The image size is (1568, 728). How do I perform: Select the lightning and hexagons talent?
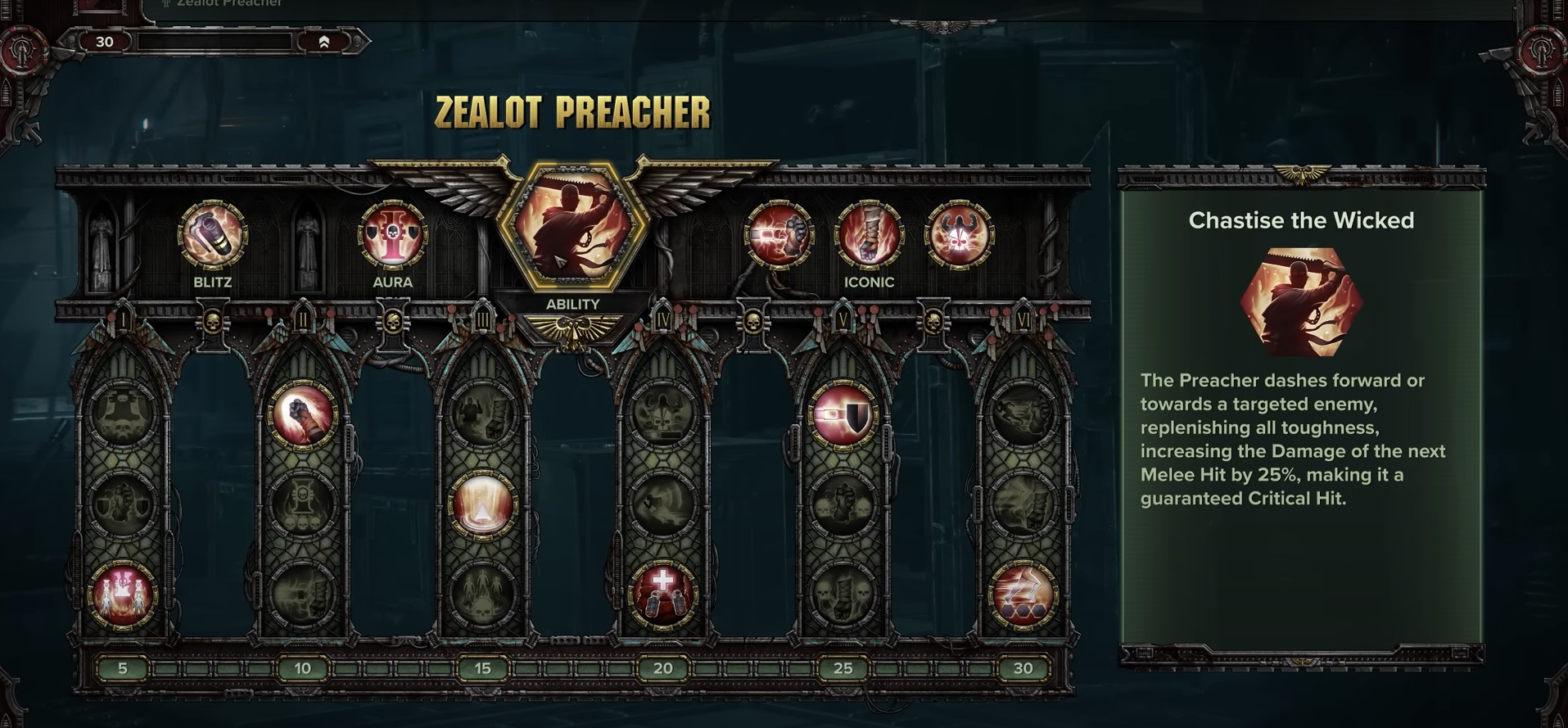(1023, 595)
